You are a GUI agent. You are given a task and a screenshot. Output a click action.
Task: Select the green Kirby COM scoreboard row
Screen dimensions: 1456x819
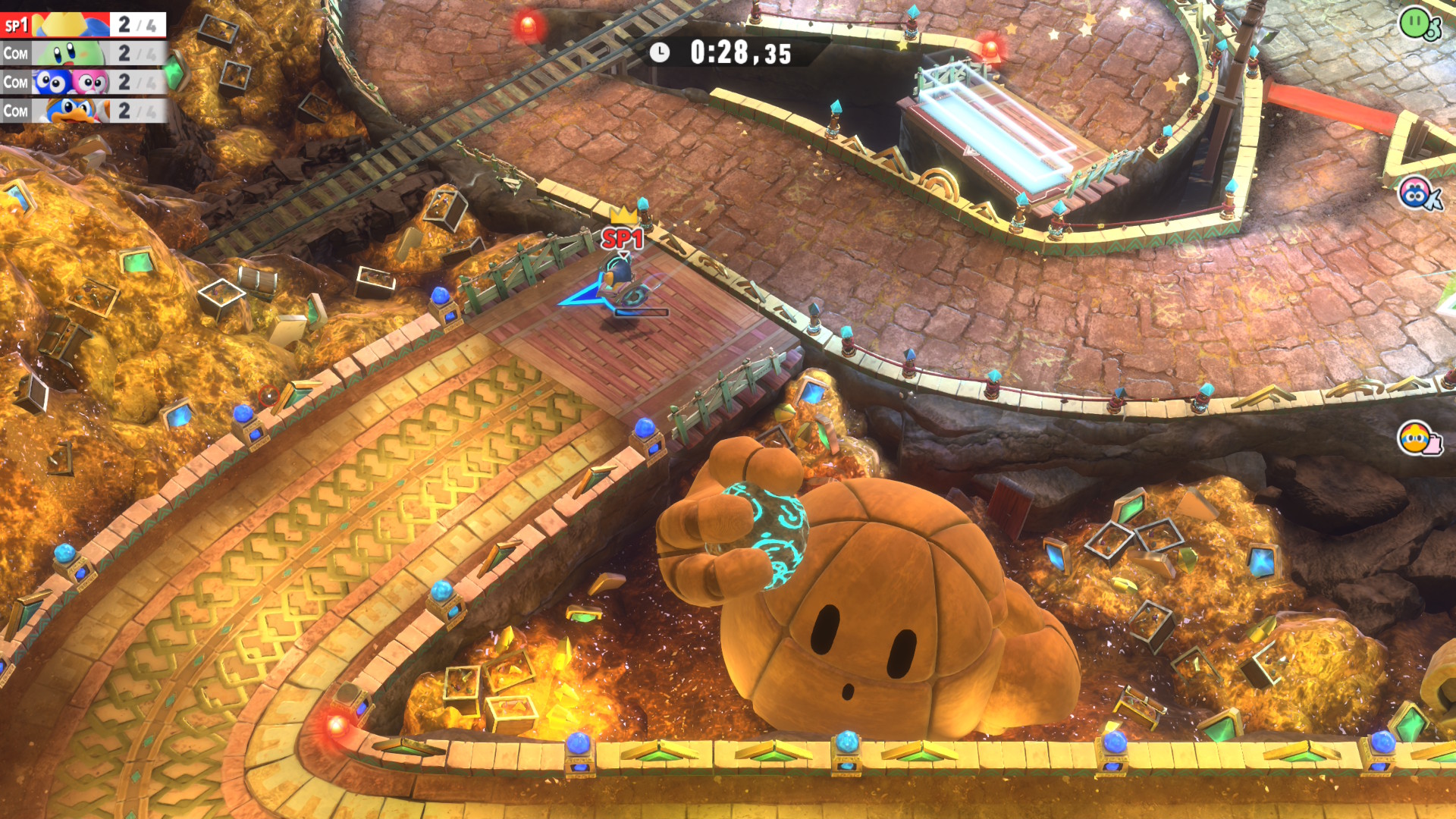pyautogui.click(x=83, y=54)
